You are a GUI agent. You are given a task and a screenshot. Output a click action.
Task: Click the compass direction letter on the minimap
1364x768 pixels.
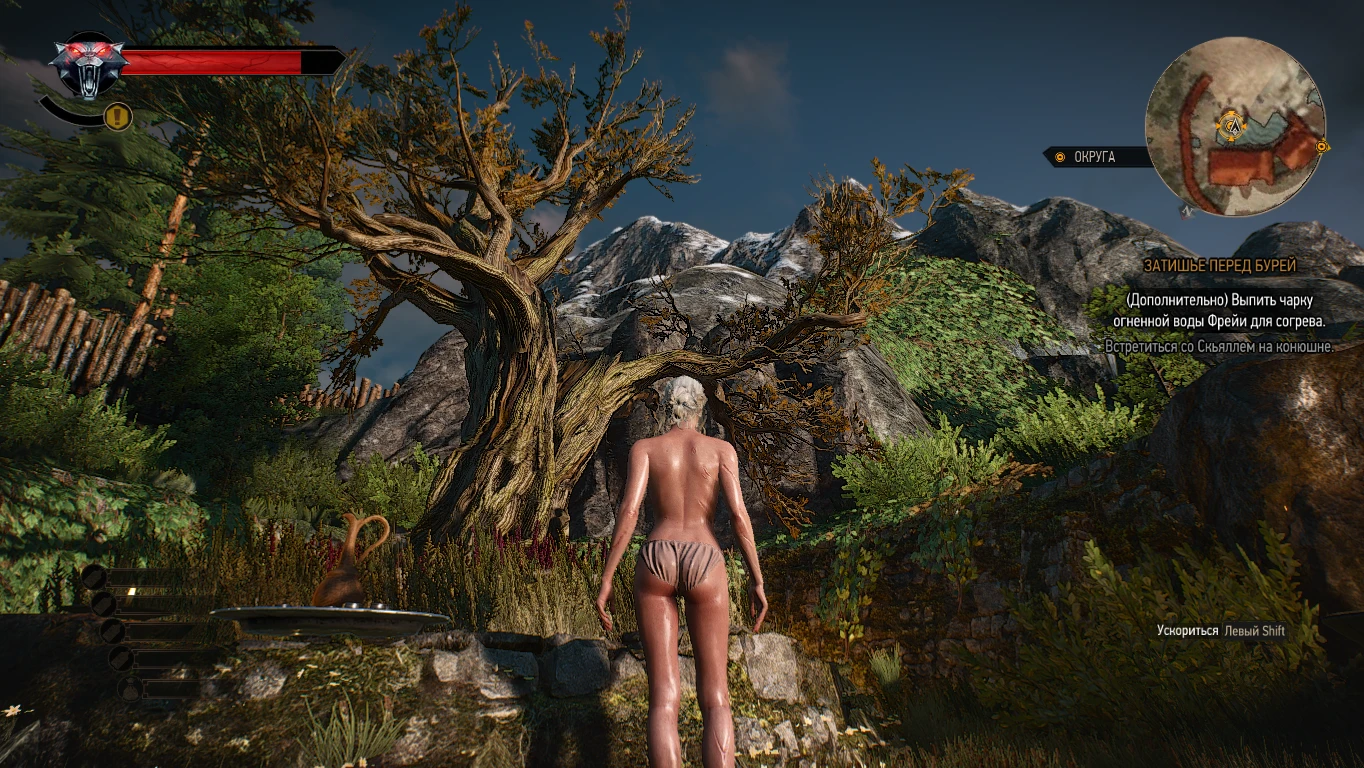[x=1186, y=211]
